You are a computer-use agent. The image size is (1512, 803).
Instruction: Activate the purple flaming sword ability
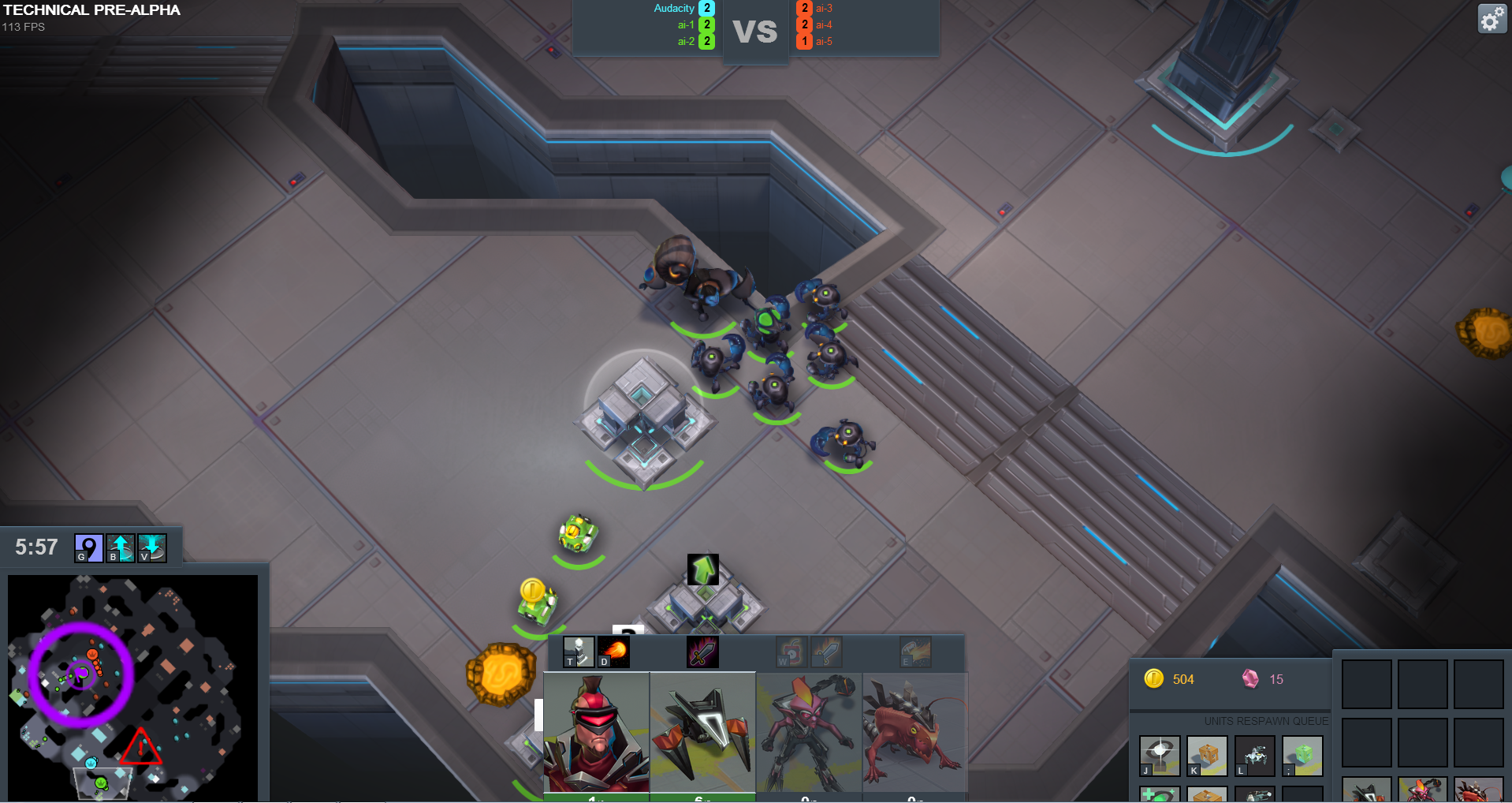point(702,652)
